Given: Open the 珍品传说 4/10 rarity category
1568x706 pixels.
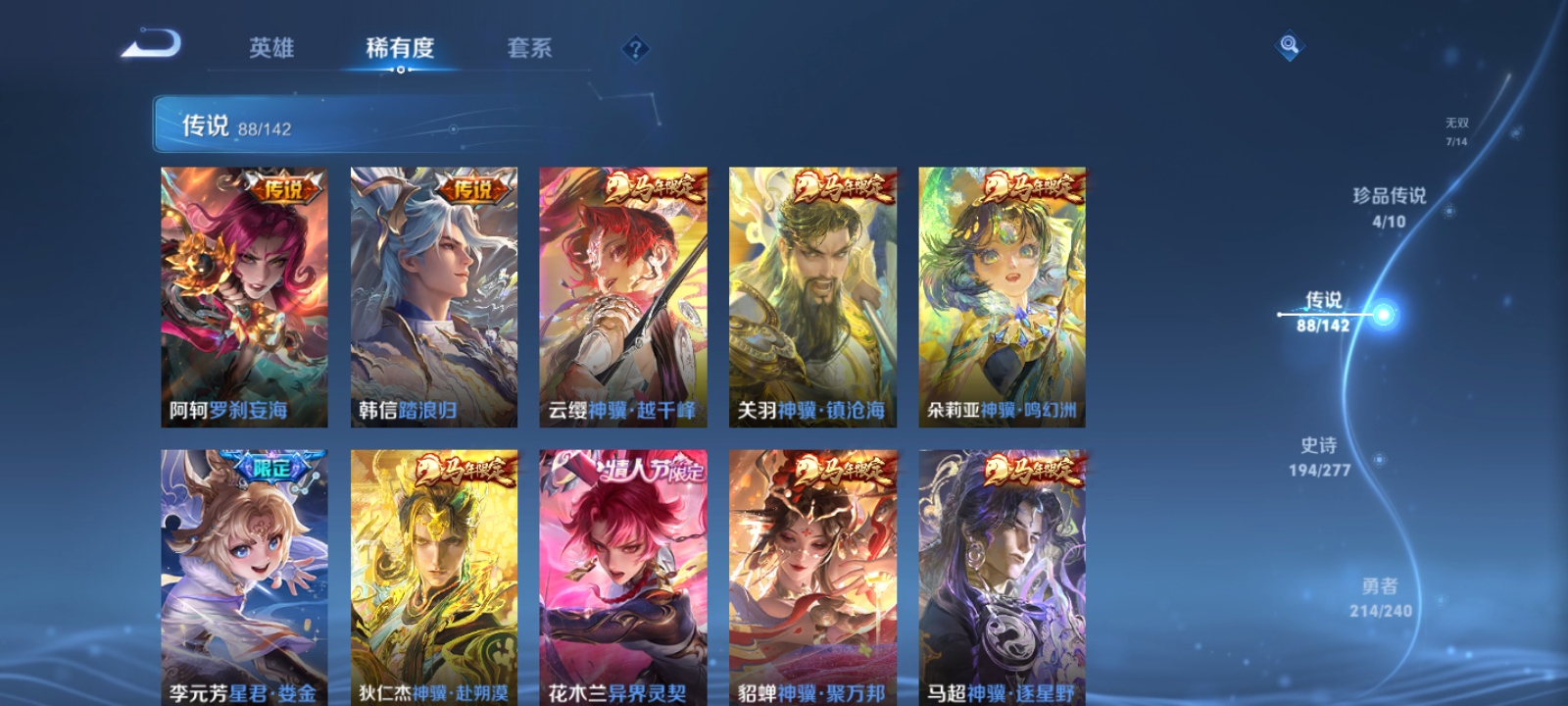Looking at the screenshot, I should click(x=1390, y=206).
